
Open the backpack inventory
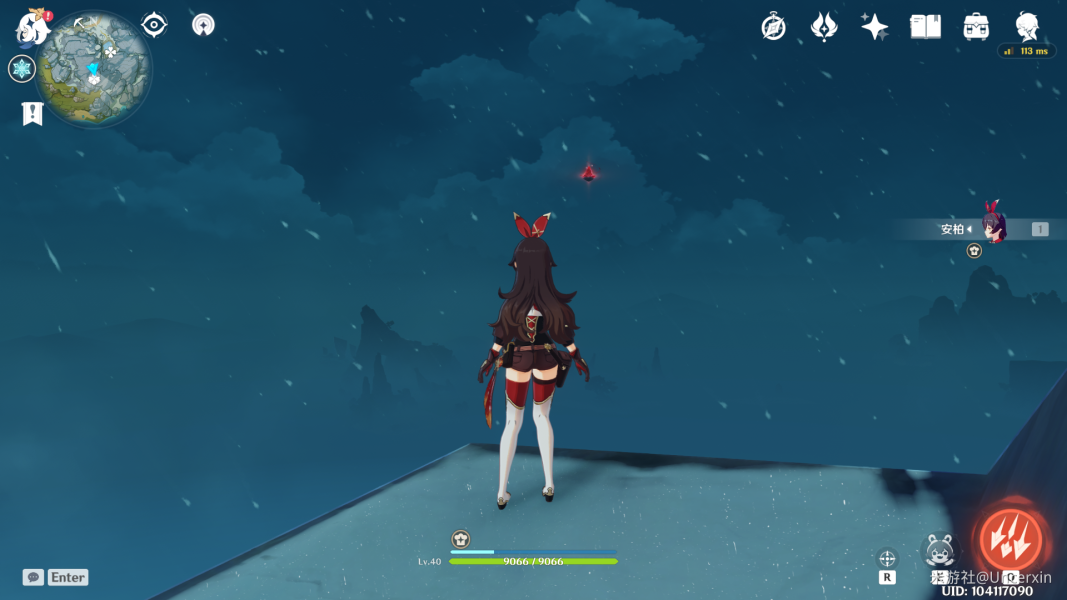(x=977, y=27)
